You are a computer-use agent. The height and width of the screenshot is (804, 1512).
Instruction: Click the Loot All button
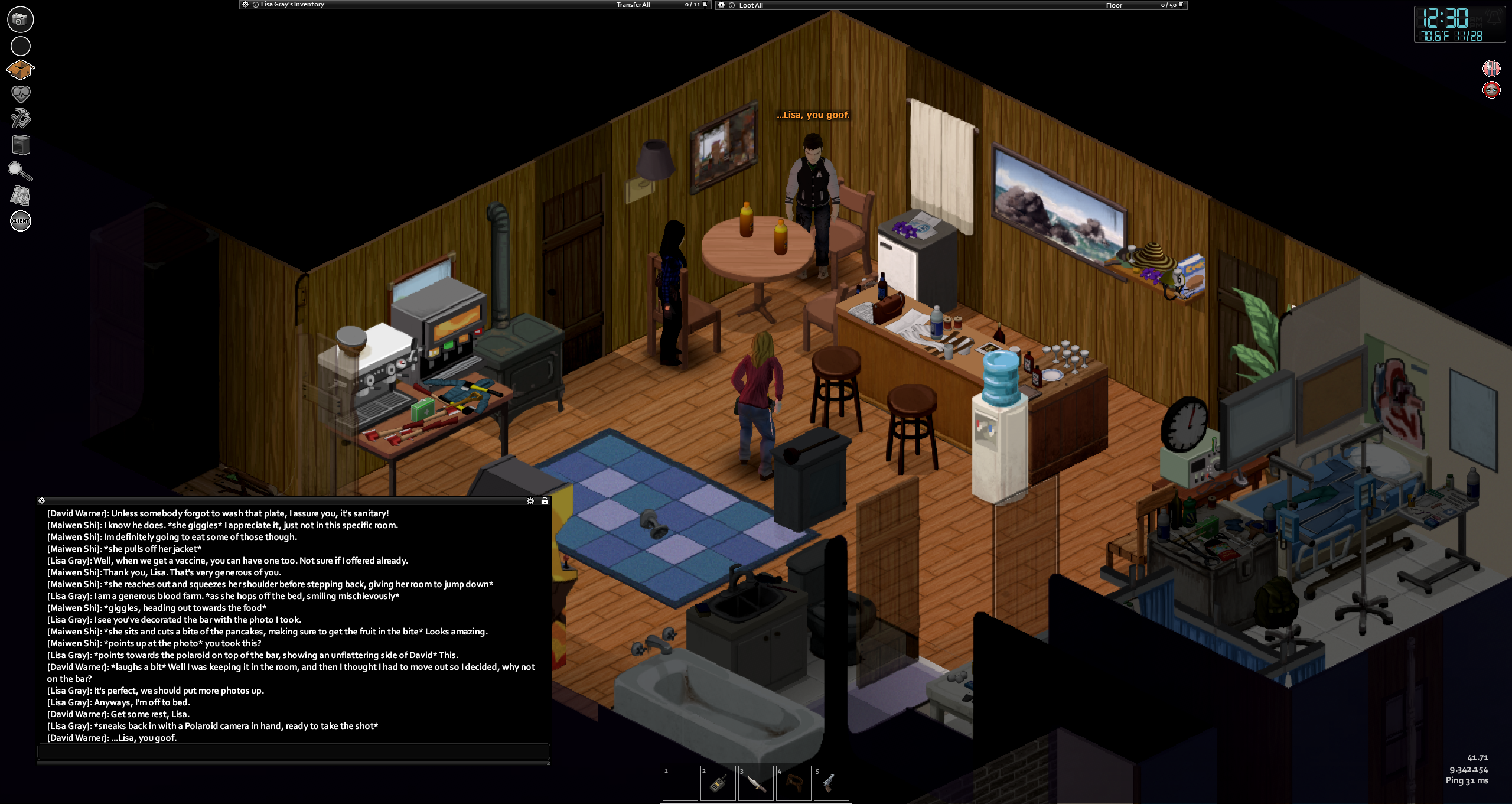point(751,5)
